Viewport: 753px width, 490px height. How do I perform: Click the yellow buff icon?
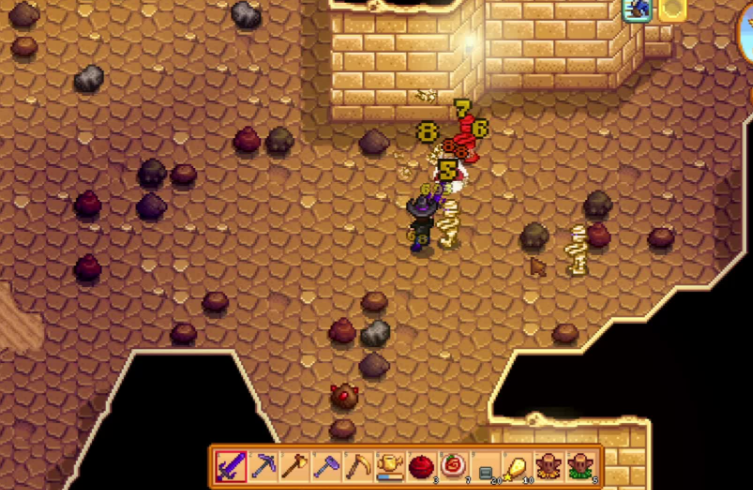(x=671, y=9)
